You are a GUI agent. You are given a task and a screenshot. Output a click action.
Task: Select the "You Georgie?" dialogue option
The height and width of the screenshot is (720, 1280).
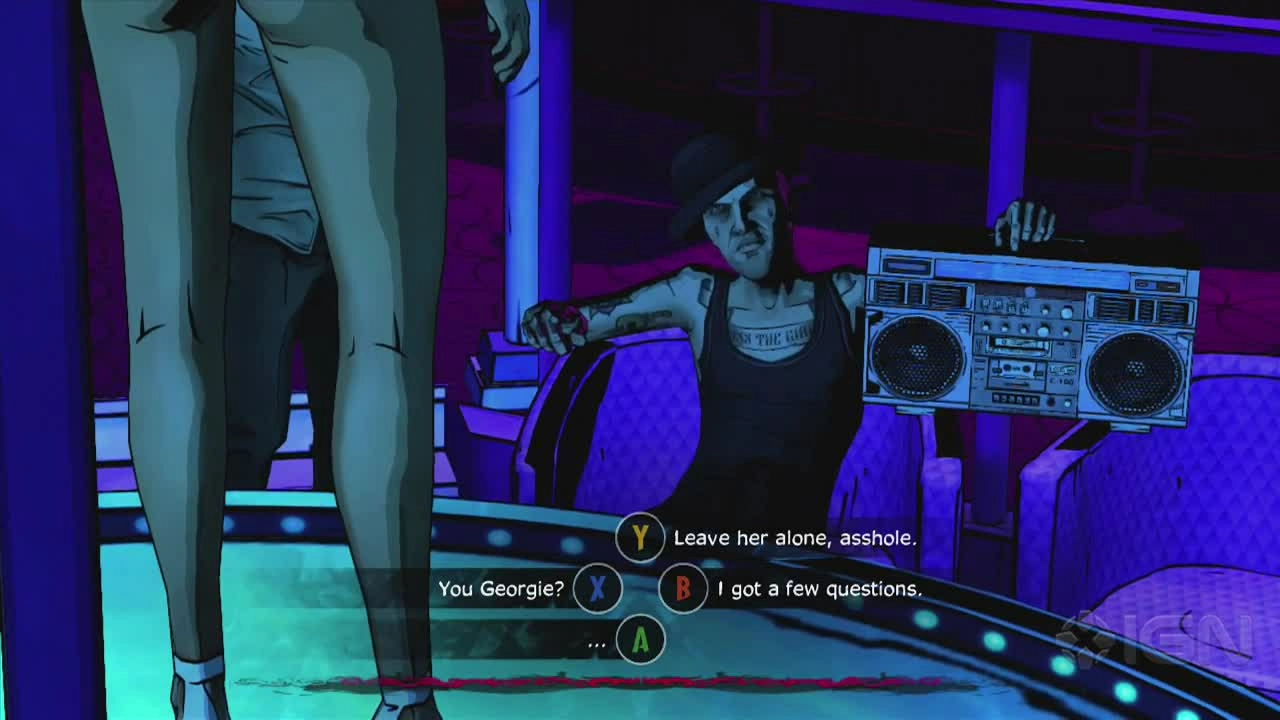501,589
